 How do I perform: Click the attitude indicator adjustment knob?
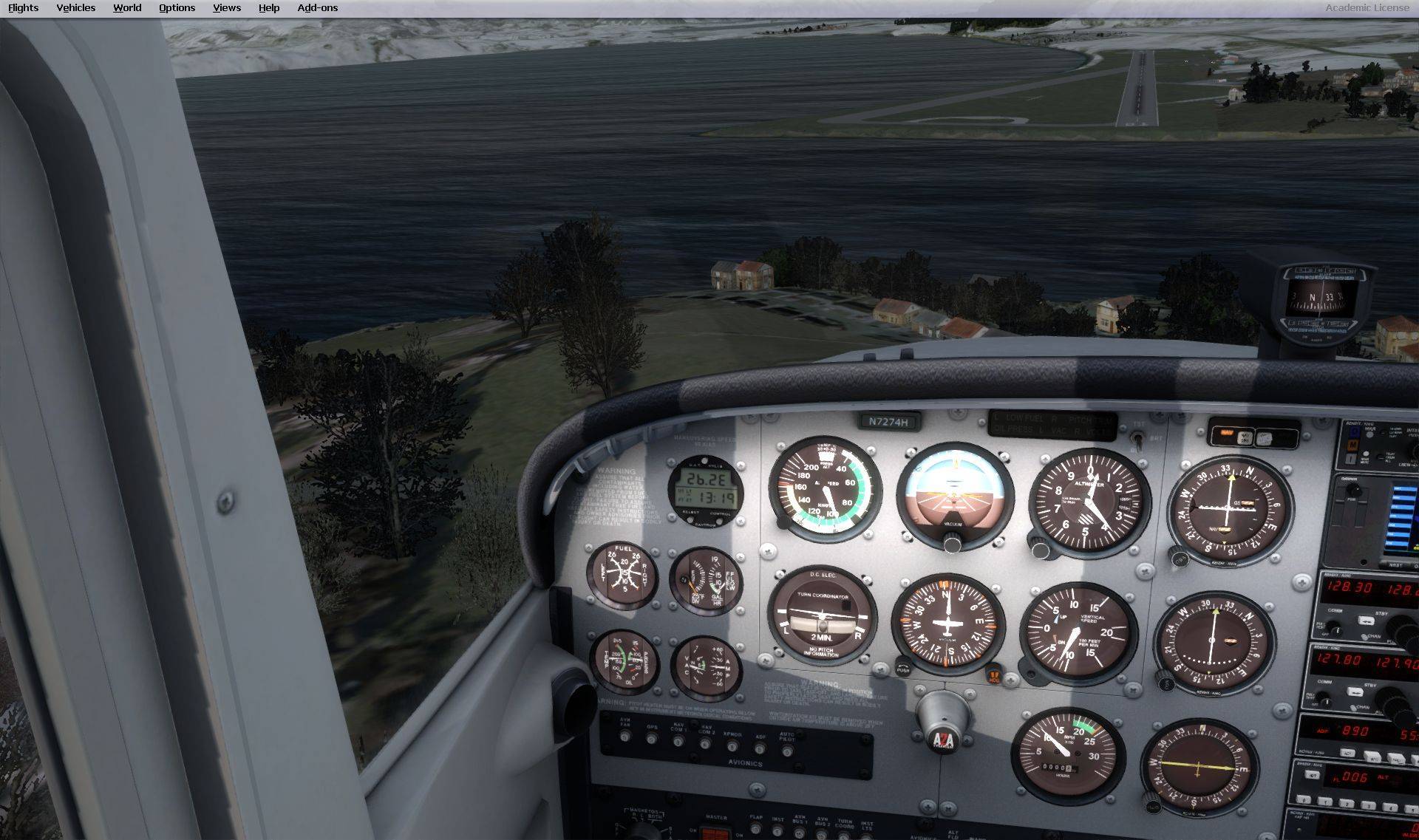(952, 544)
